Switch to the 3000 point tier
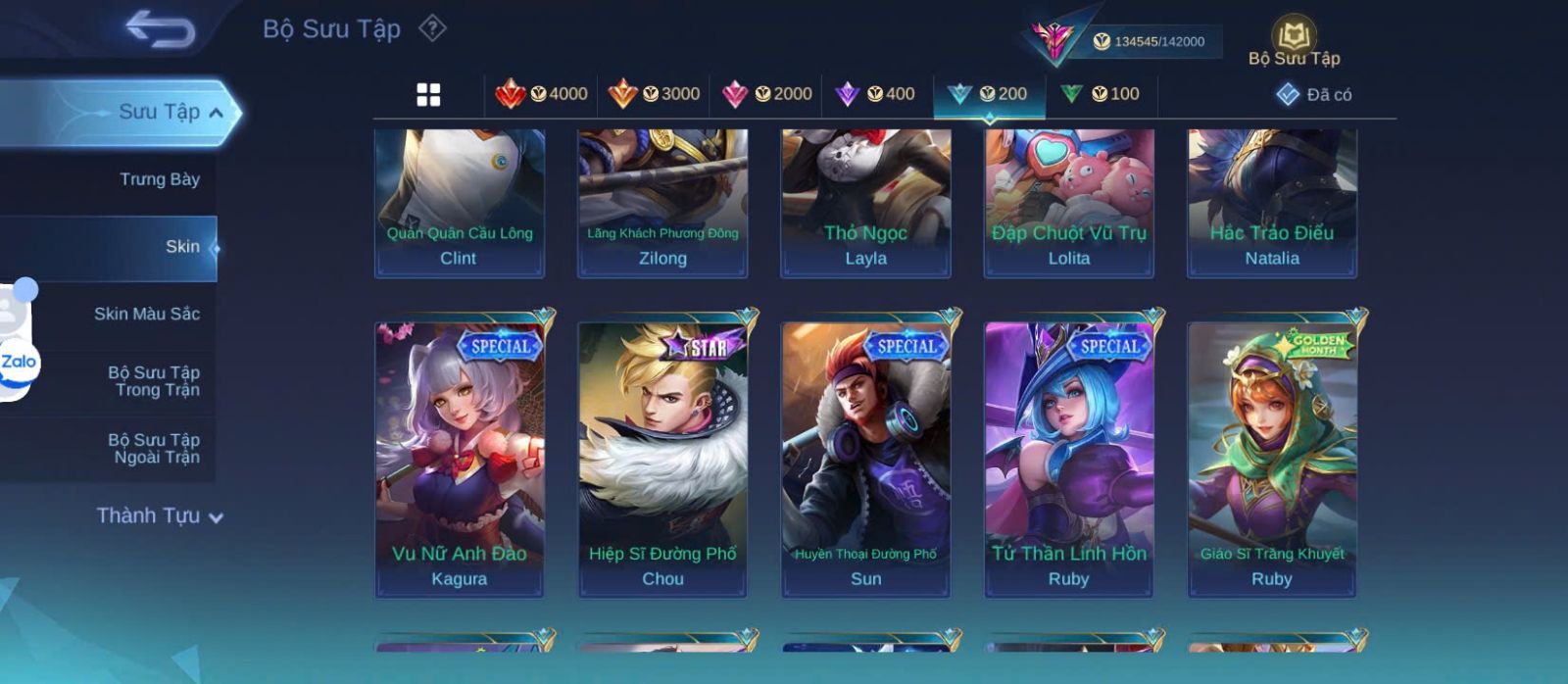Screen dimensions: 1568x684 coord(654,95)
